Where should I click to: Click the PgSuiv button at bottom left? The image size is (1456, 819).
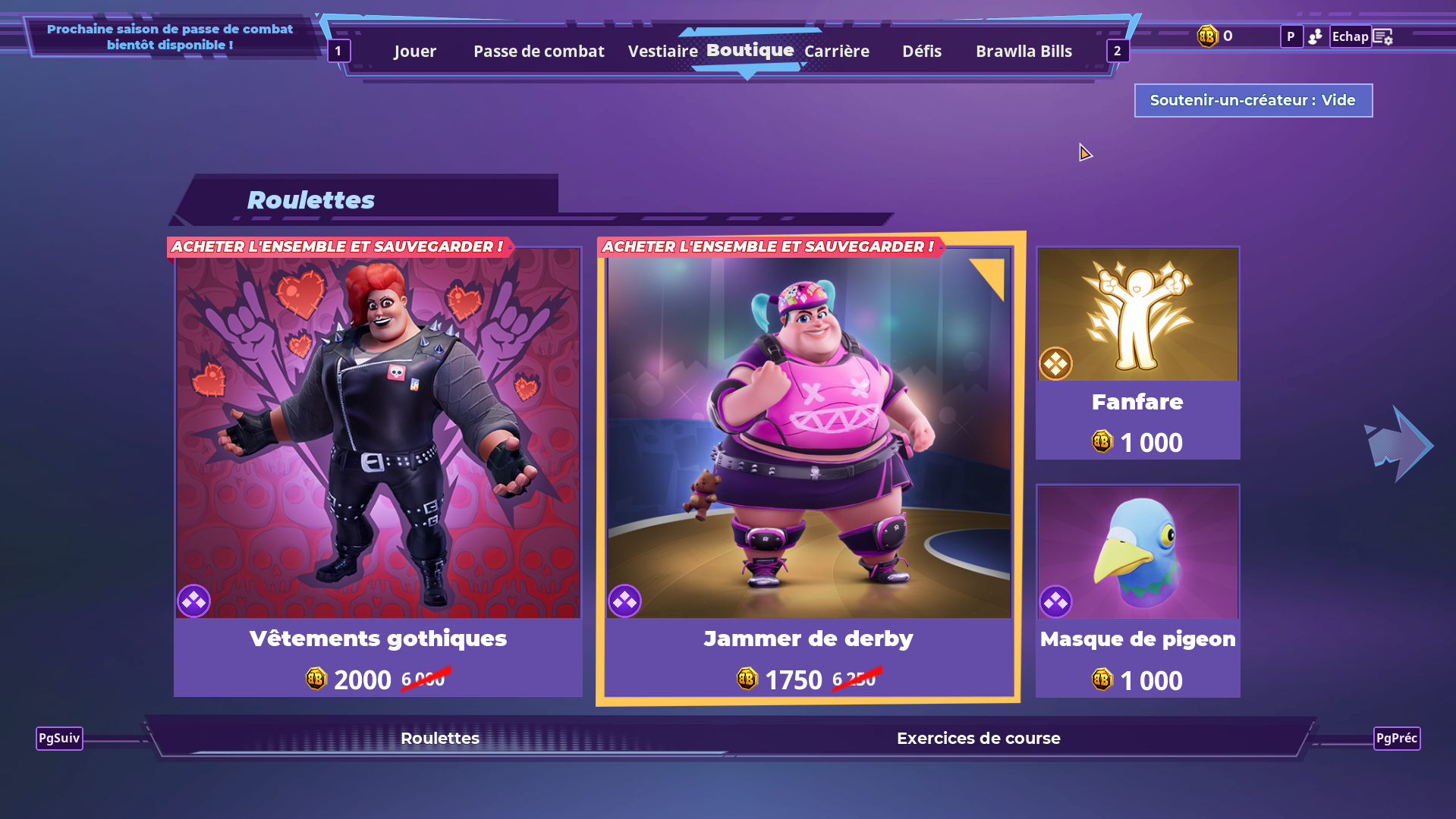58,738
